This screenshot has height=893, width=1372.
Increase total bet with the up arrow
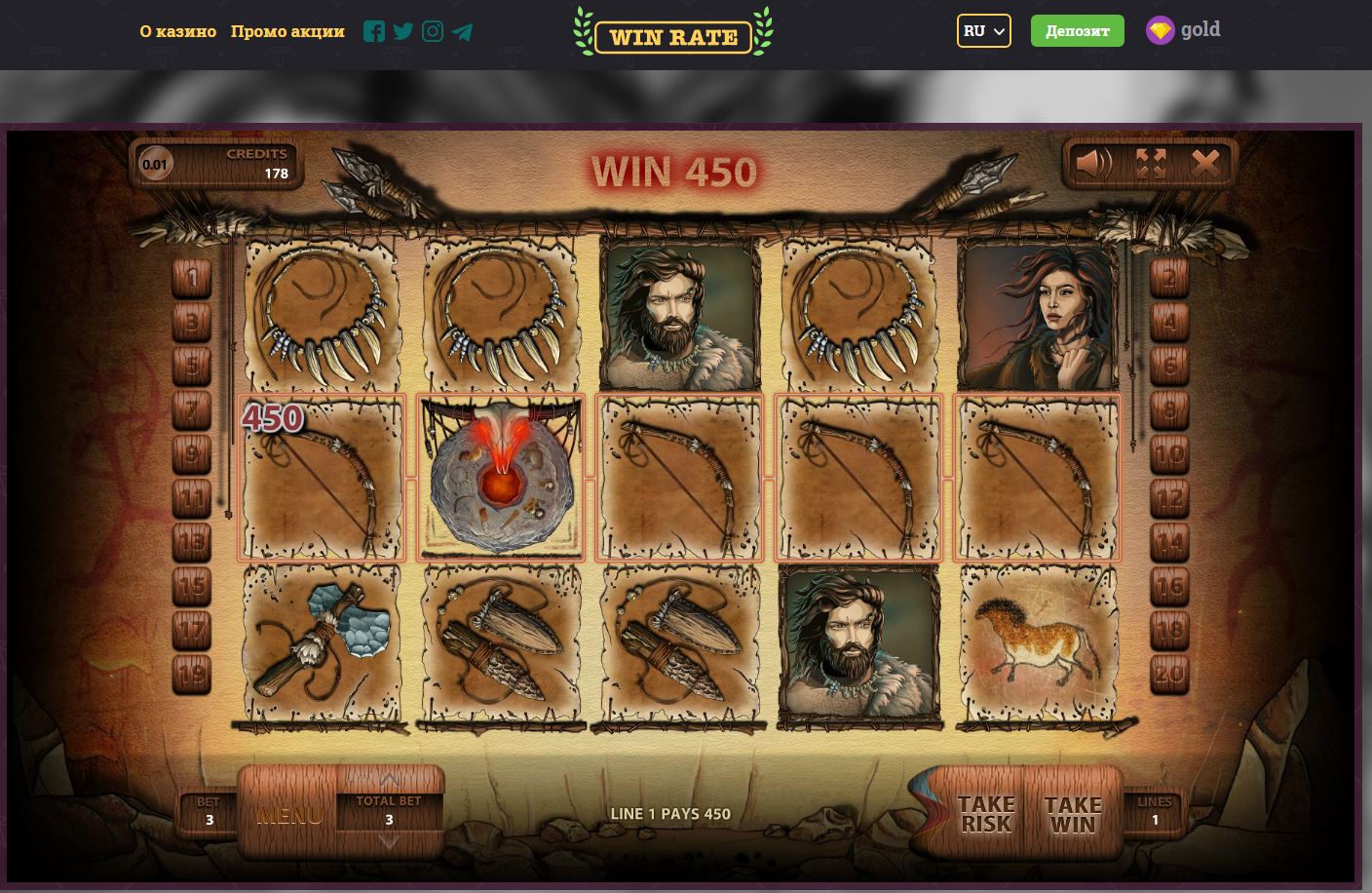[389, 780]
